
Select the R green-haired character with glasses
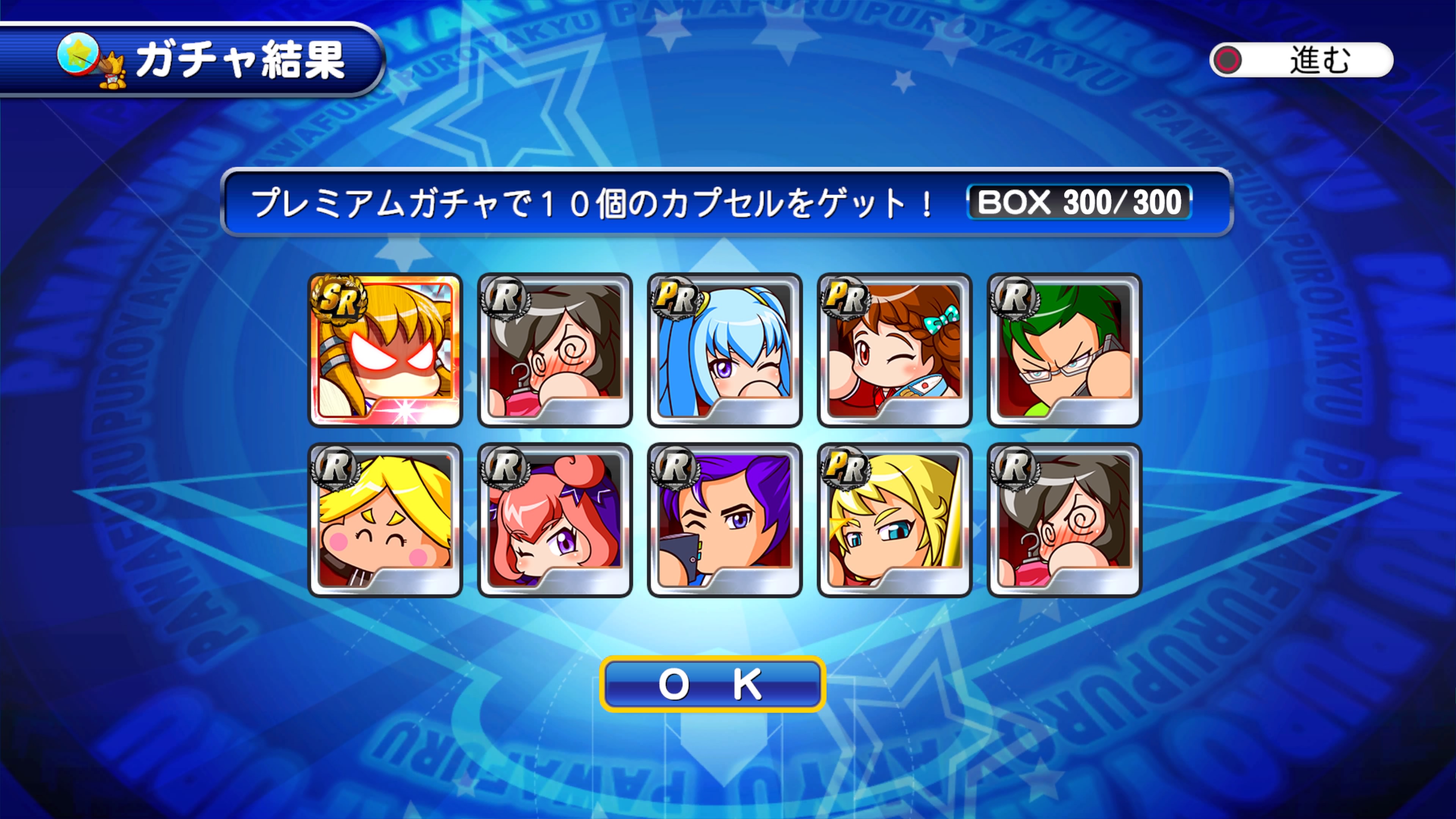click(x=1064, y=350)
